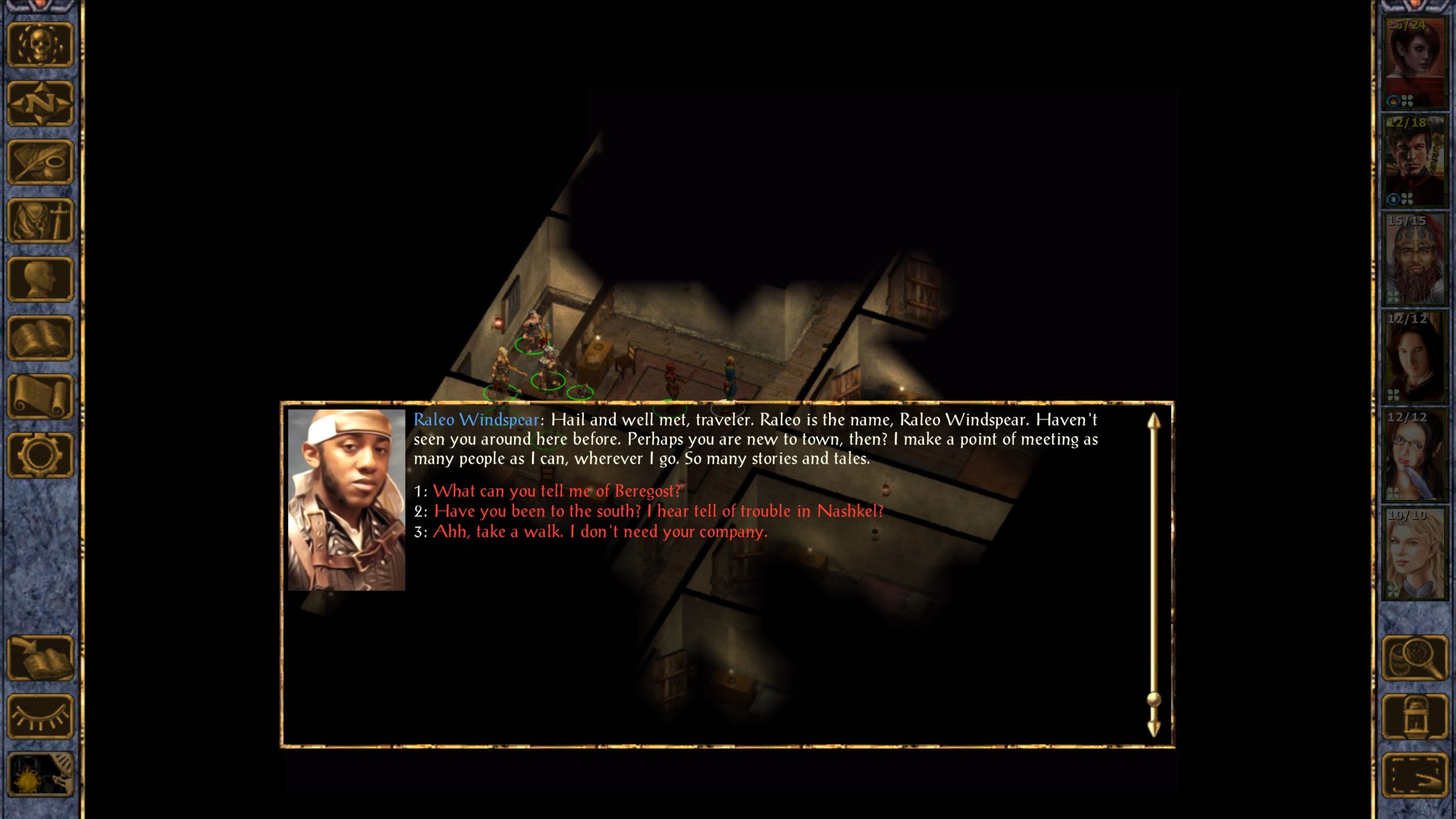1456x819 pixels.
Task: Toggle the closed eye icon
Action: (40, 717)
